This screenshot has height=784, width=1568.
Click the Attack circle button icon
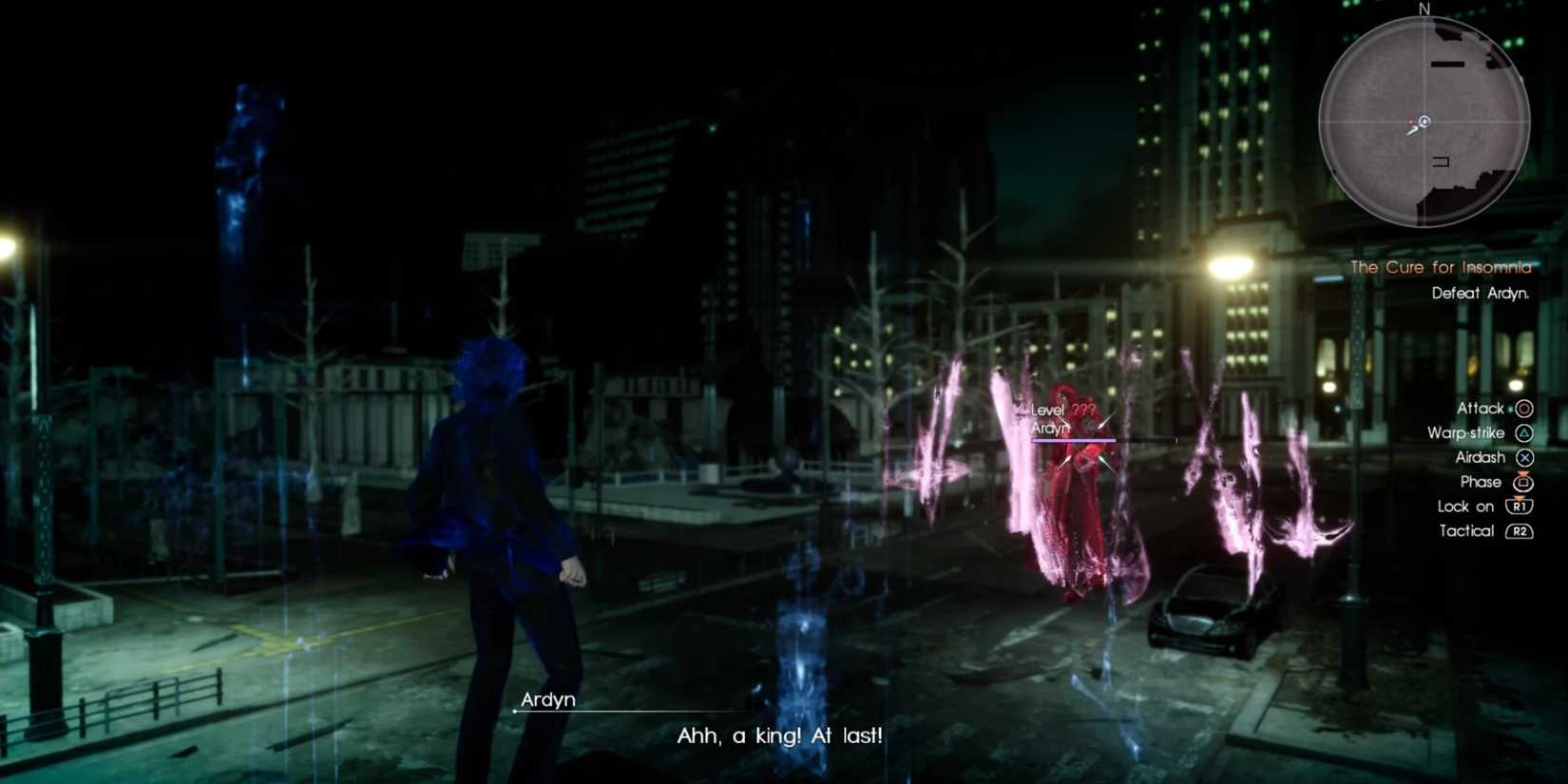(1522, 408)
